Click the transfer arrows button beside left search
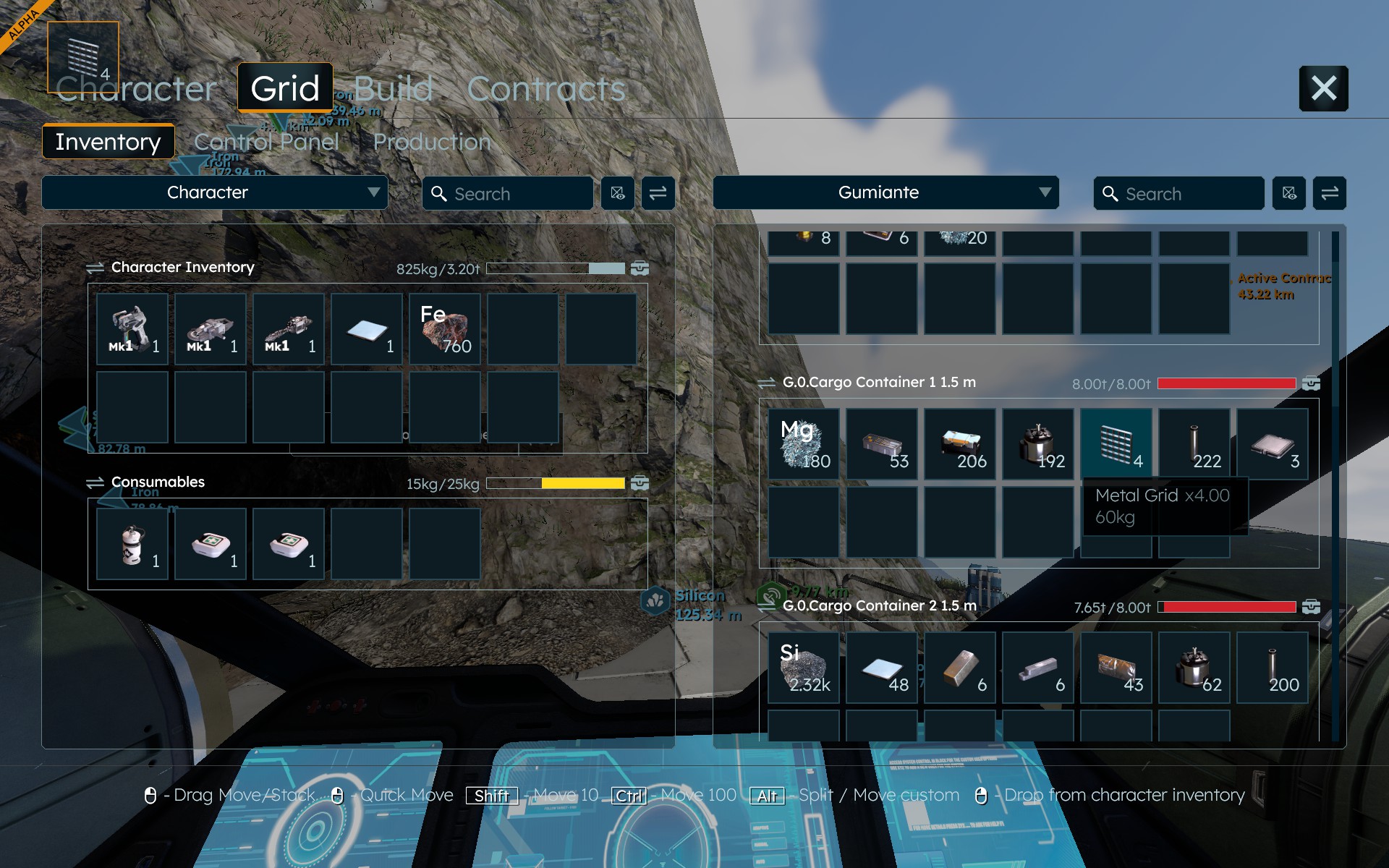The image size is (1389, 868). (658, 193)
